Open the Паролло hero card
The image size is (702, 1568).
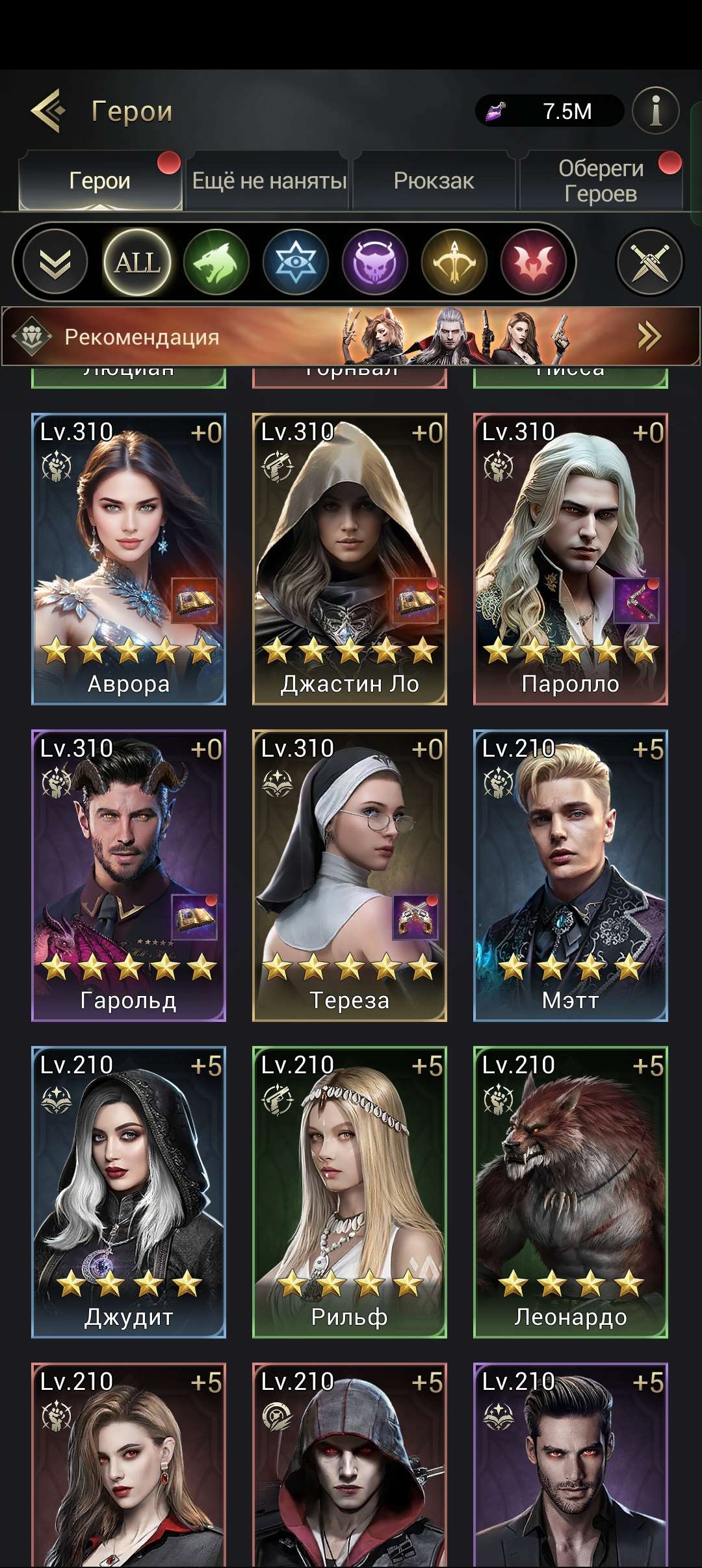(571, 559)
